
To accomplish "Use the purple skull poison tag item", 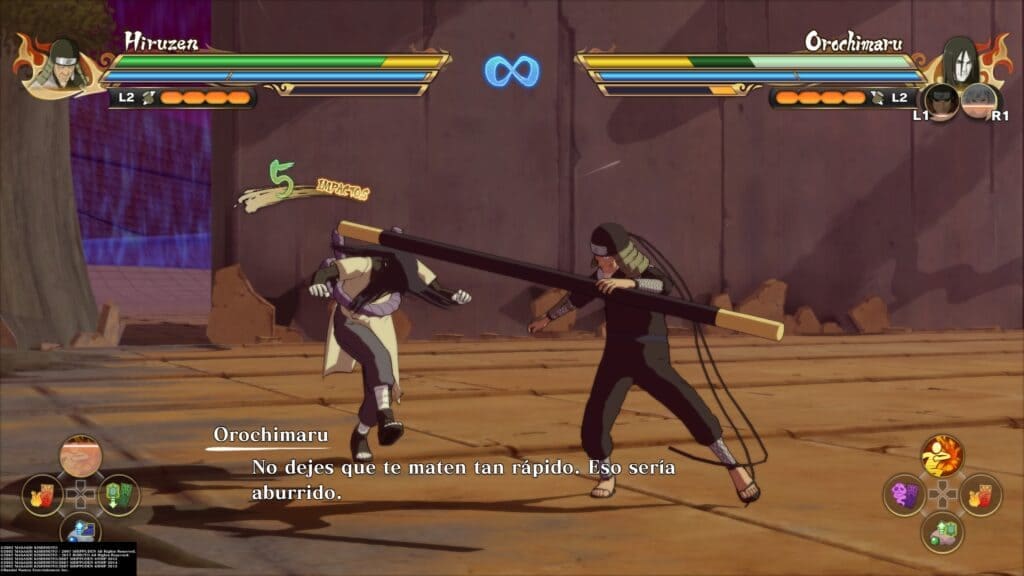I will click(903, 494).
